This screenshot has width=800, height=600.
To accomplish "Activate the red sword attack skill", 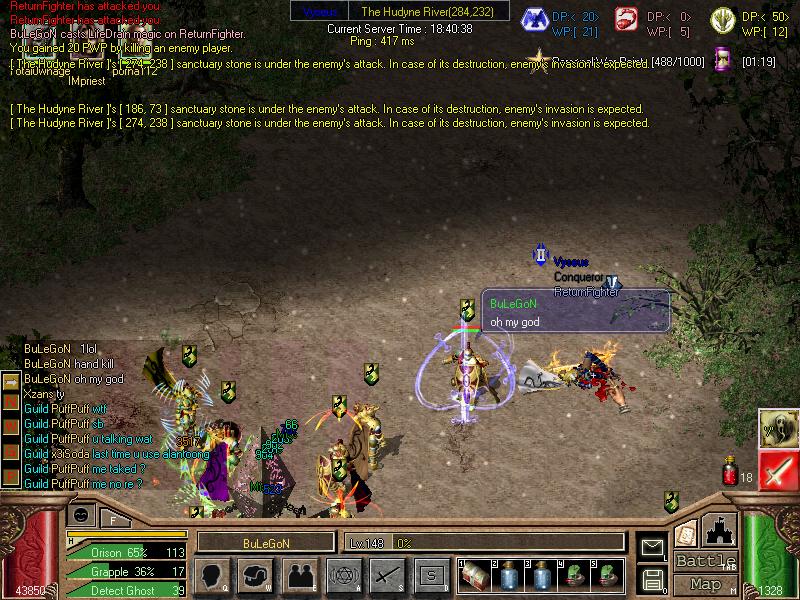I will pyautogui.click(x=778, y=470).
